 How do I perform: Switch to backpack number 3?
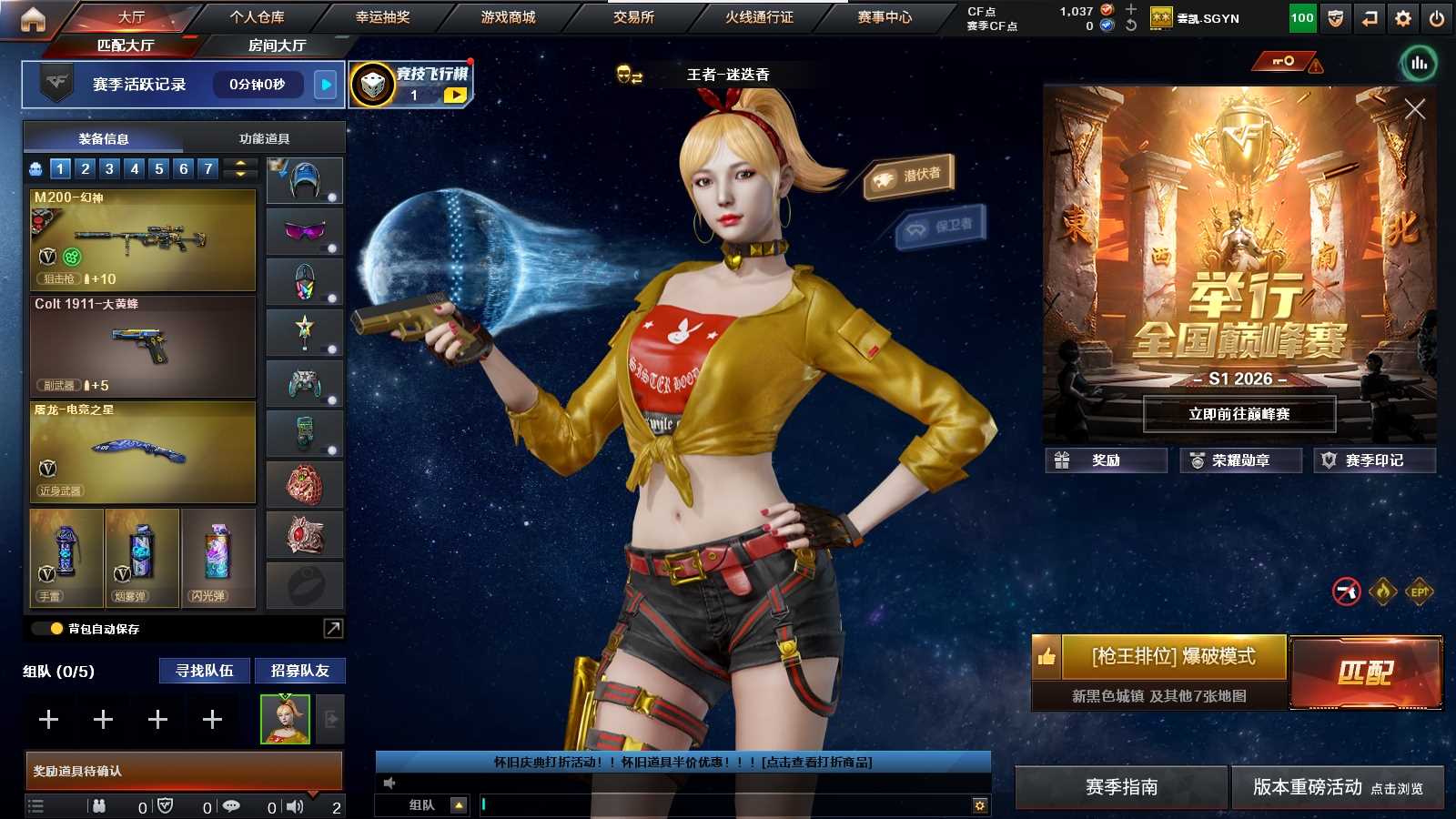(109, 168)
